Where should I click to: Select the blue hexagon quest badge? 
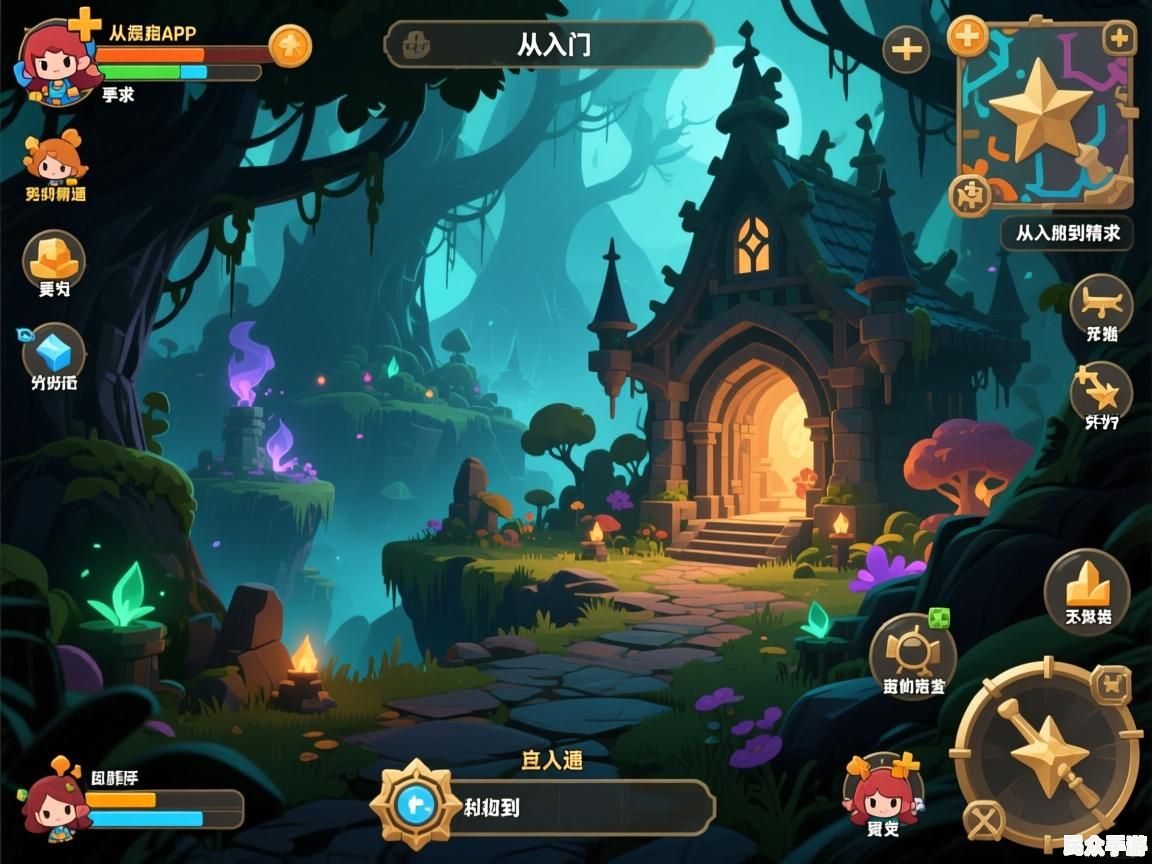pyautogui.click(x=414, y=803)
